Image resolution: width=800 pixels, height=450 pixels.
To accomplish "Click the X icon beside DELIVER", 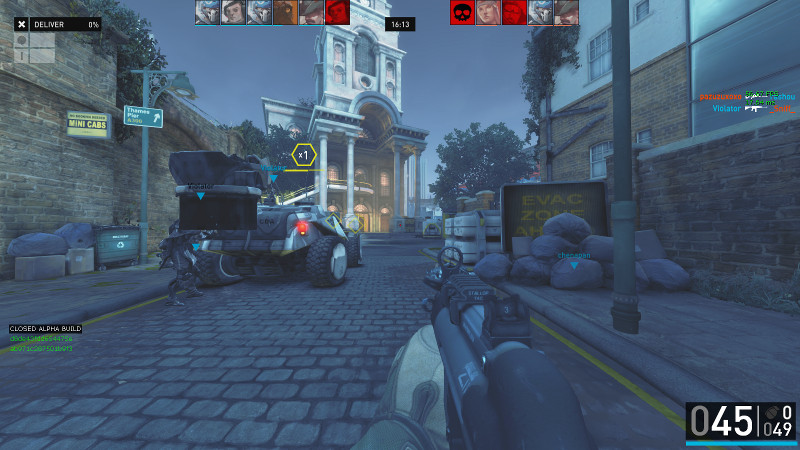I will point(22,23).
